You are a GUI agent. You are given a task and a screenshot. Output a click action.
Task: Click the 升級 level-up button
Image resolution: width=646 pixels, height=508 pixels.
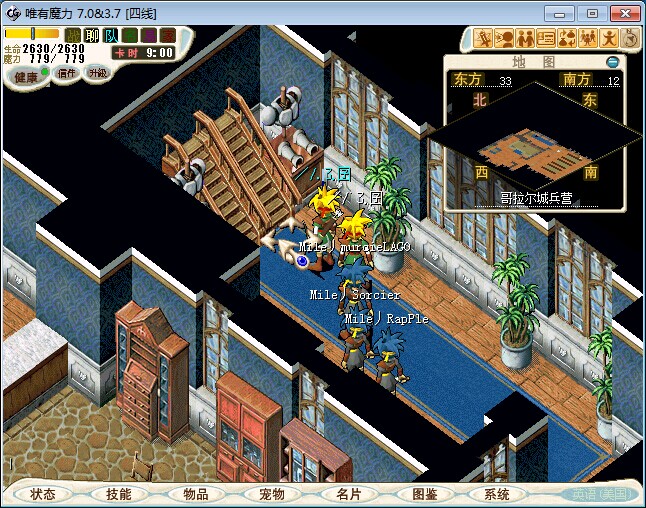[x=97, y=73]
